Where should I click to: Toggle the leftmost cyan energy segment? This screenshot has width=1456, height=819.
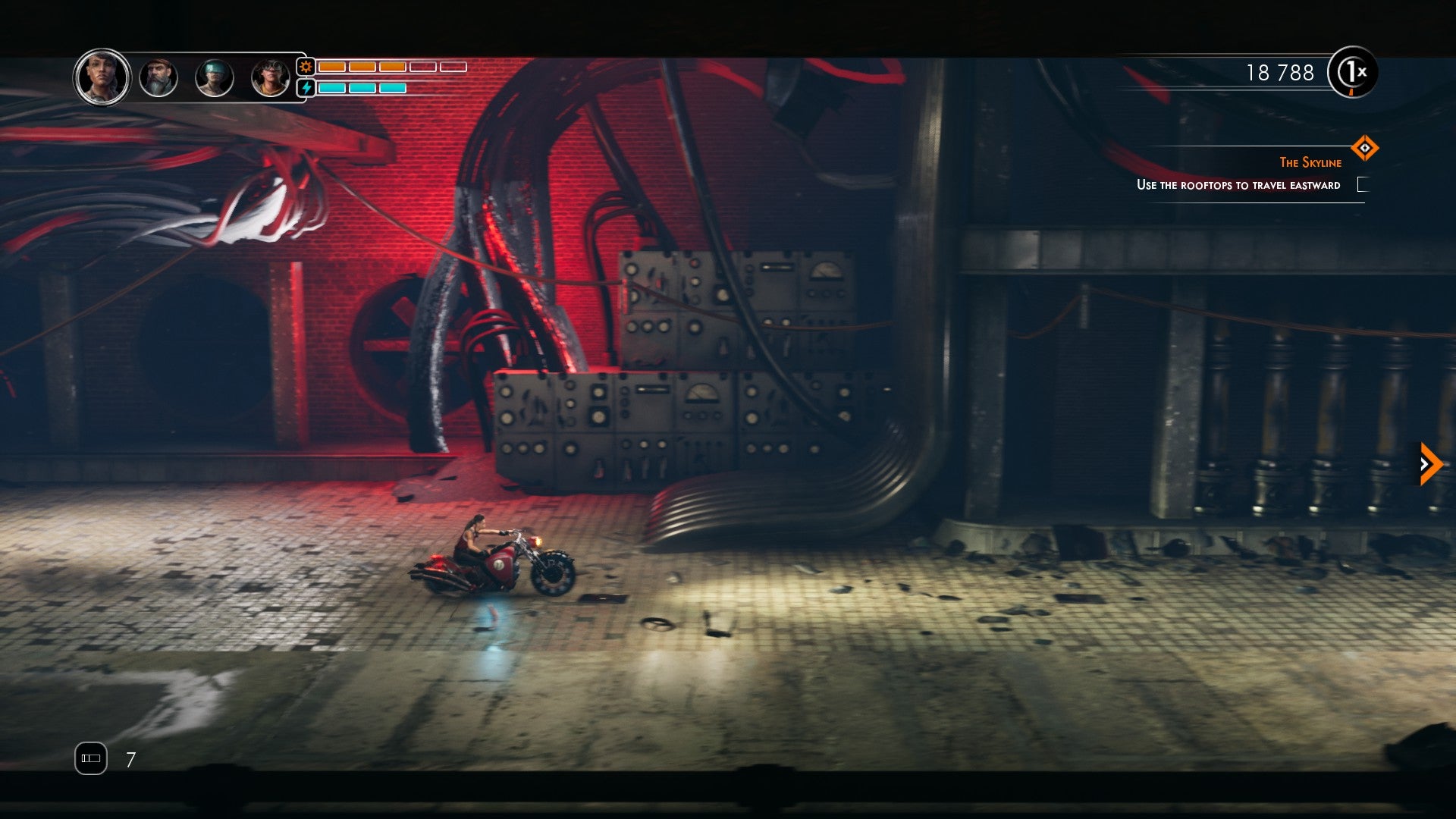[331, 89]
